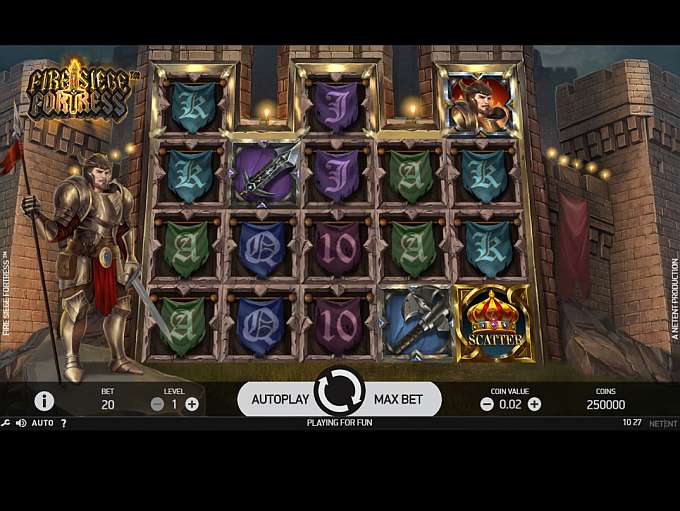Viewport: 680px width, 511px height.
Task: Open the small AUTO option in bottom bar
Action: coord(42,423)
